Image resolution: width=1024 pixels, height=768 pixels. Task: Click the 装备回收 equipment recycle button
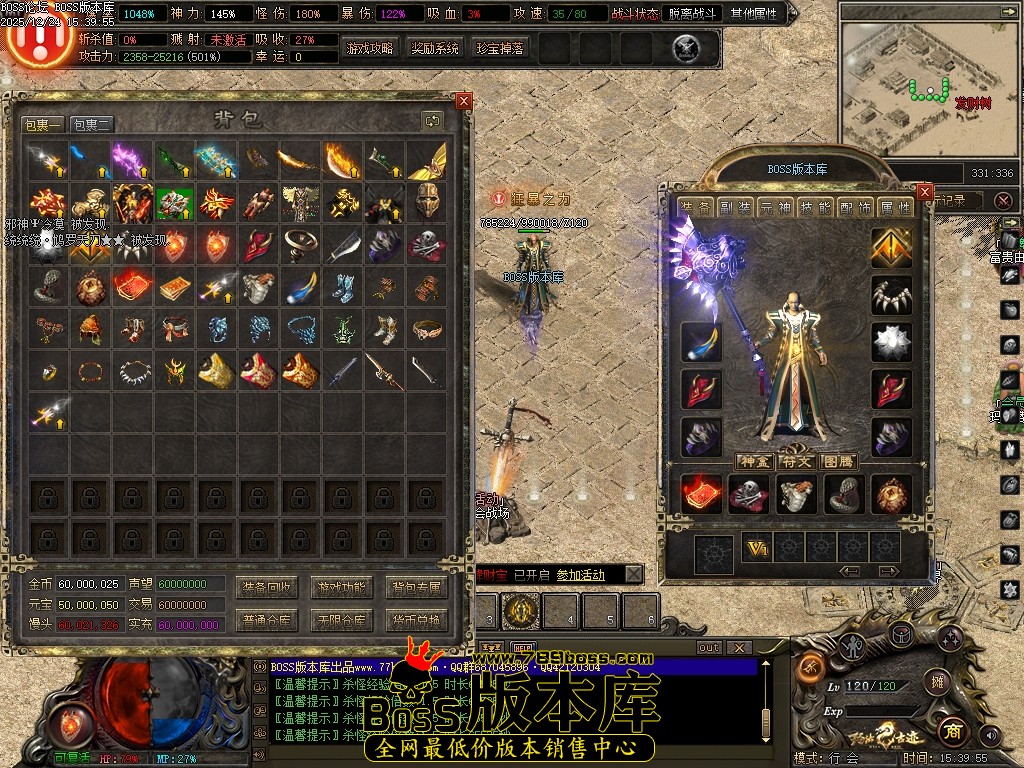(x=266, y=587)
